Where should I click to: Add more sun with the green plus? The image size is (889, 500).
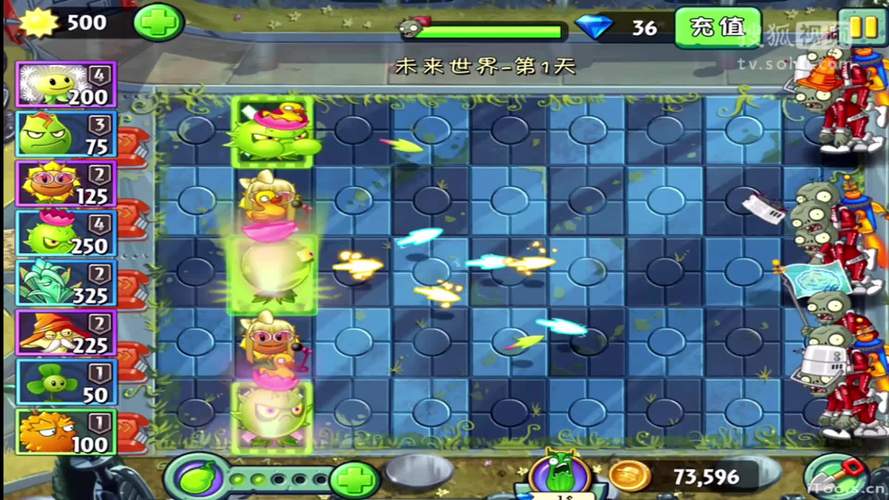pyautogui.click(x=158, y=22)
